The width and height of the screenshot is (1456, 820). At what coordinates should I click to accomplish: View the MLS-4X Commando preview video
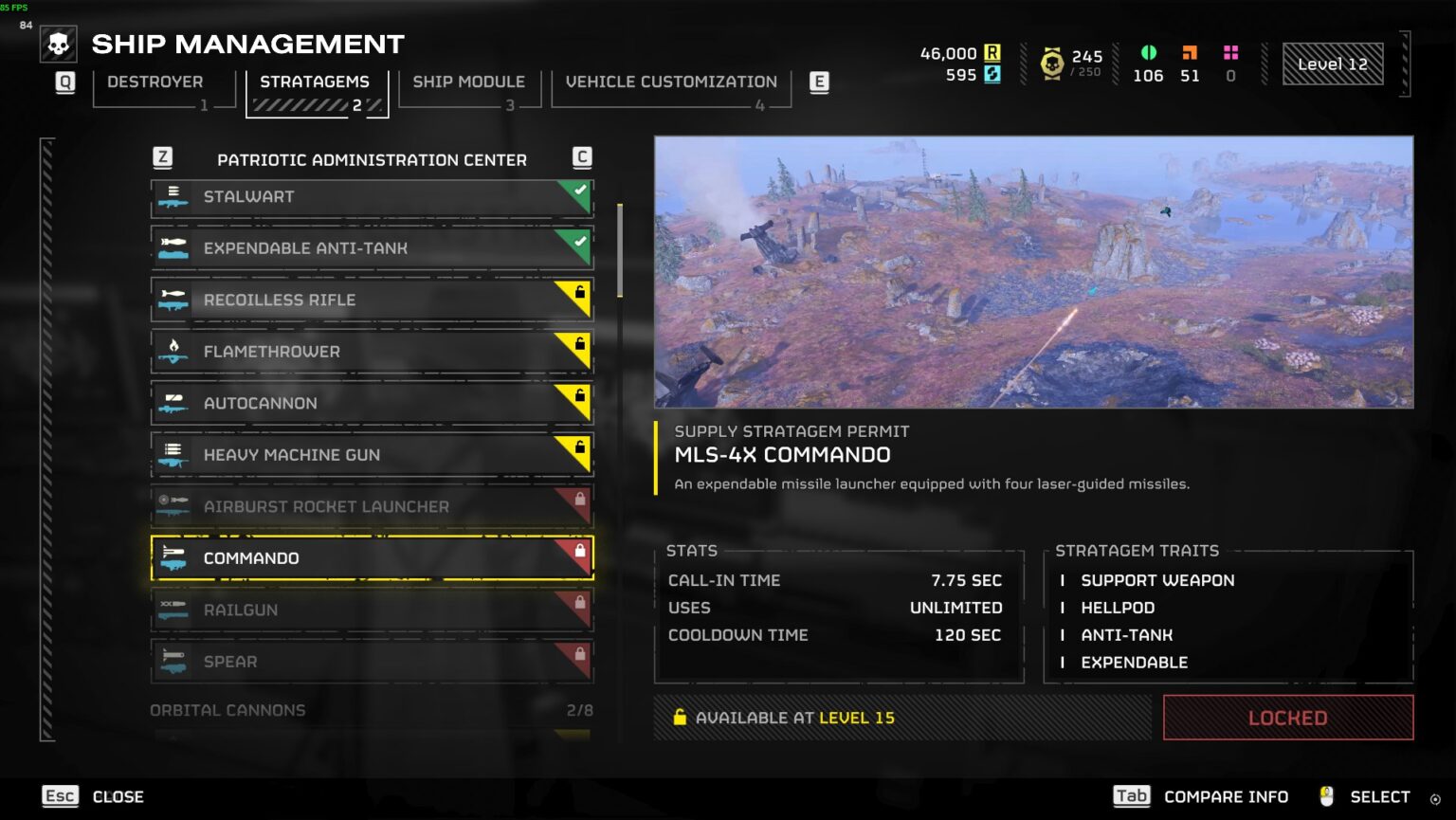click(1033, 272)
